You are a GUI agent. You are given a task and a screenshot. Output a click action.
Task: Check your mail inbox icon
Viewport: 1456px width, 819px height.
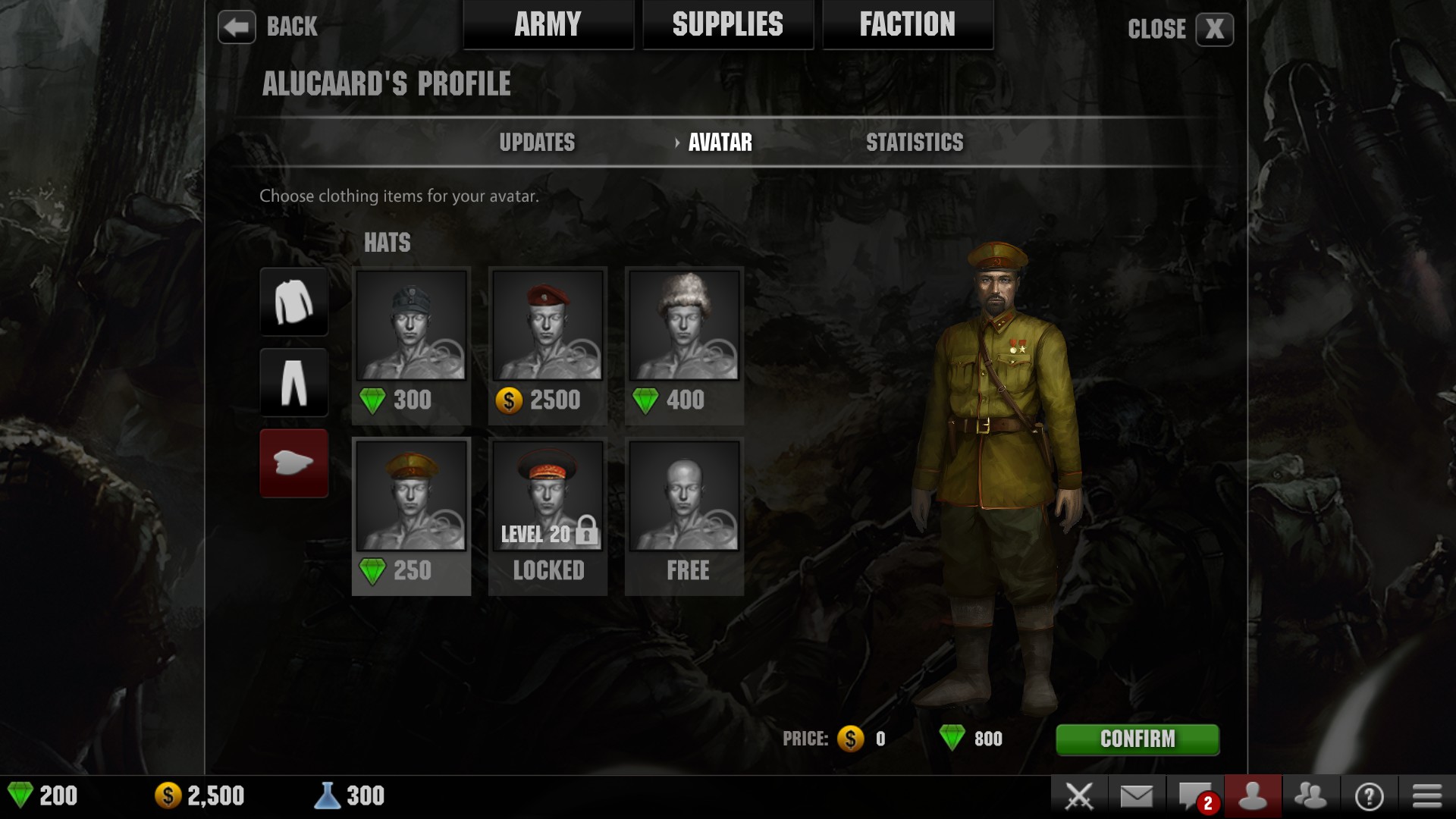1137,795
